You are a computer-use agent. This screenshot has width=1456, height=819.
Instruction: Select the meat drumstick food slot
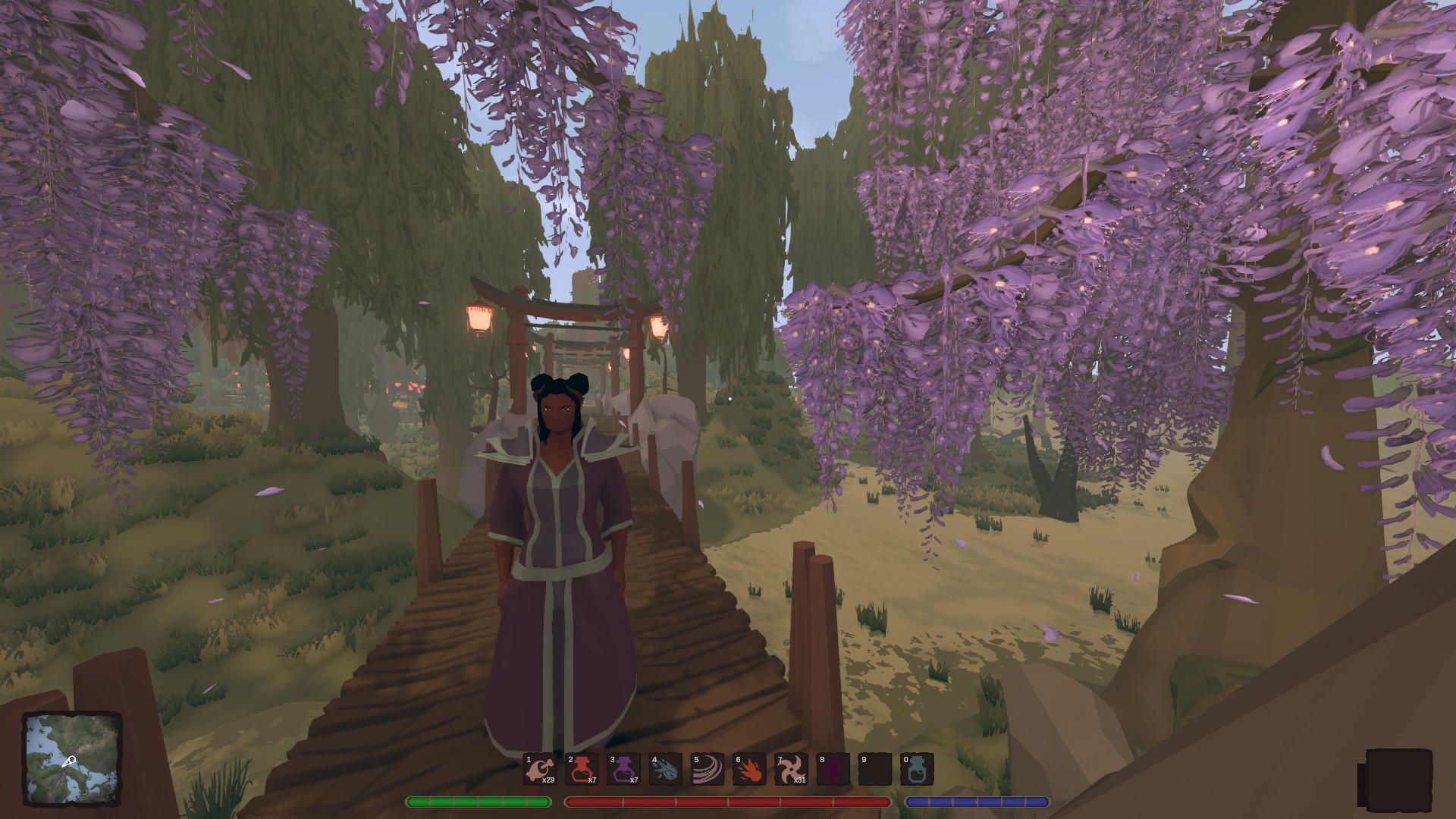[x=540, y=770]
